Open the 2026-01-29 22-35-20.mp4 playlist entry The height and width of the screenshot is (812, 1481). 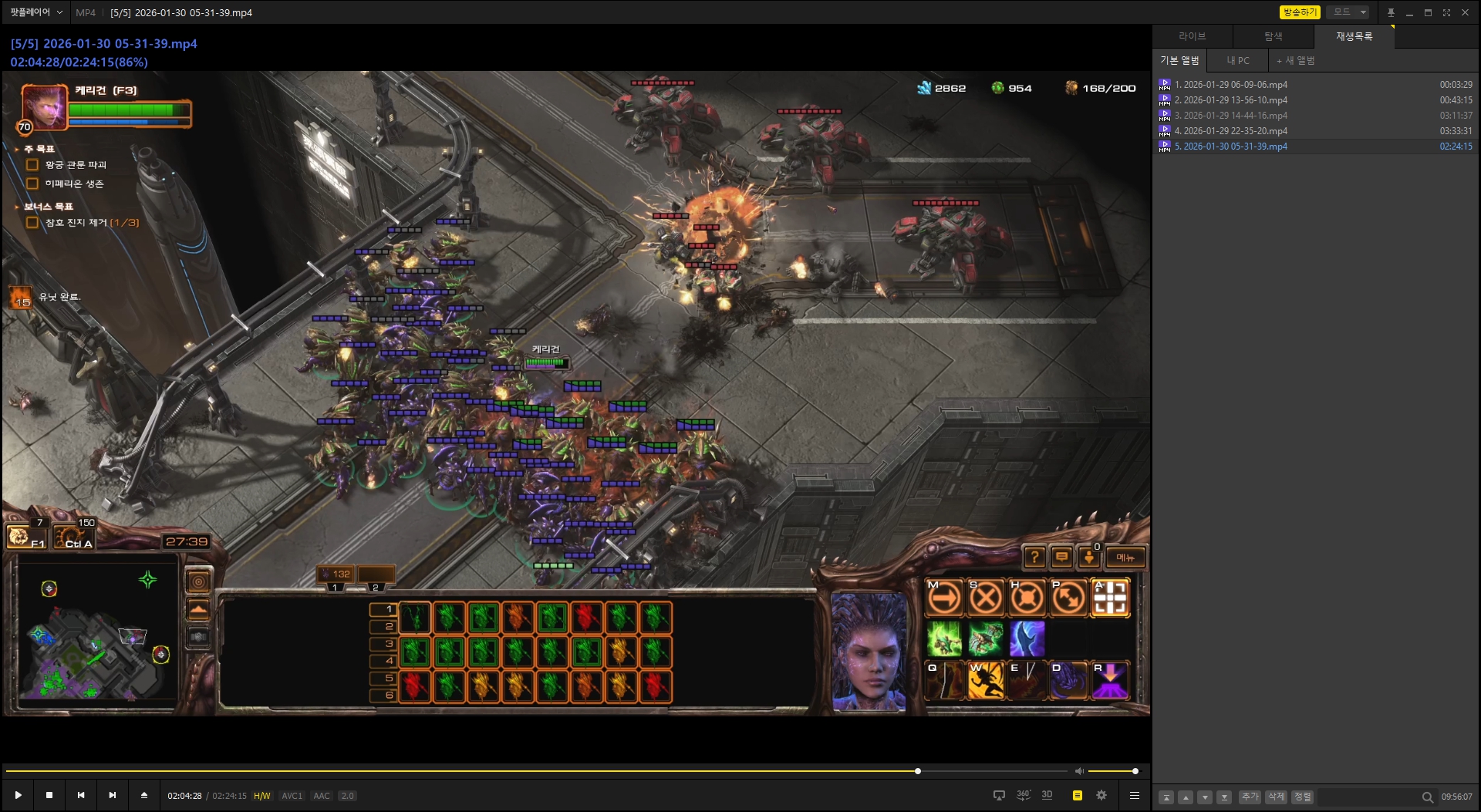pos(1230,131)
